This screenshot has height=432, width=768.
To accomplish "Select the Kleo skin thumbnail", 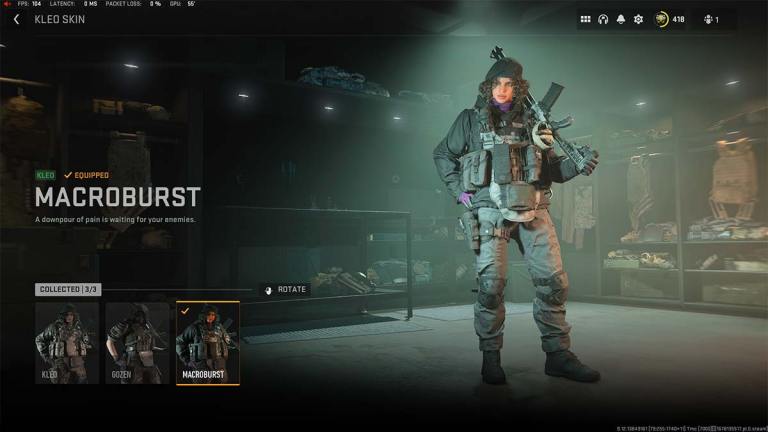I will pos(67,343).
